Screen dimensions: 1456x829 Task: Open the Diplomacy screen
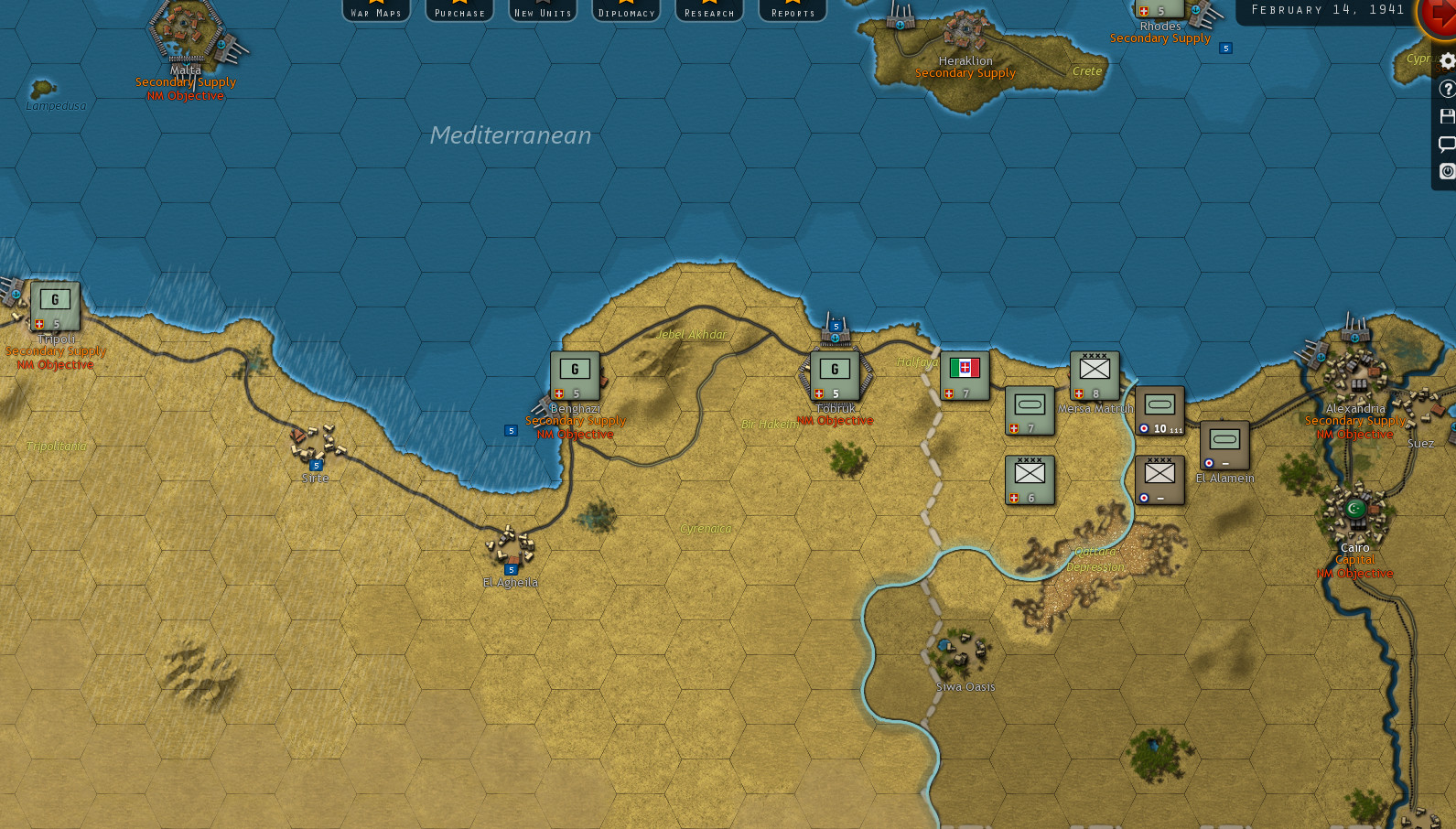pyautogui.click(x=625, y=10)
